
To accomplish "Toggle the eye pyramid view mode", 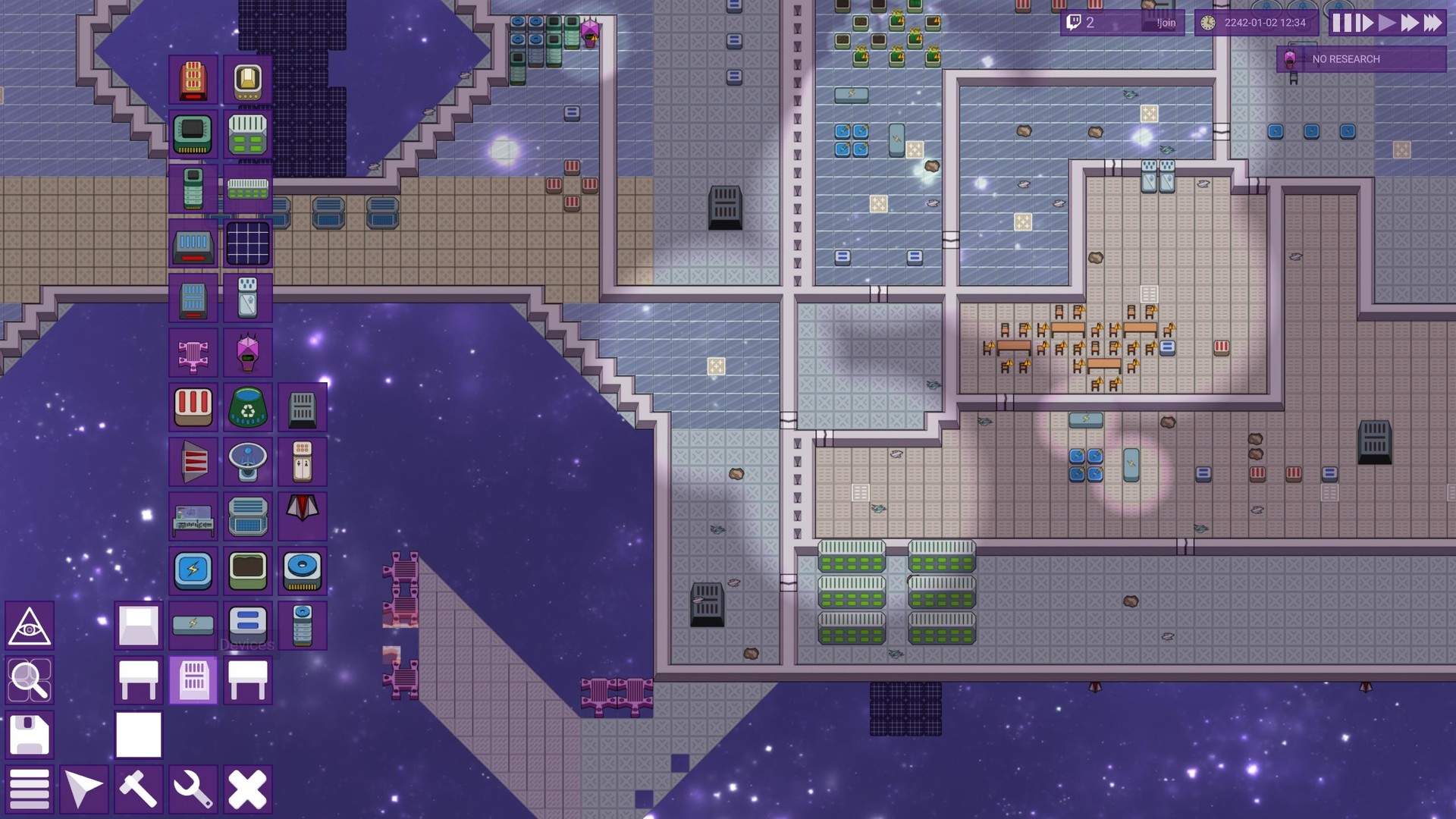I will point(30,626).
